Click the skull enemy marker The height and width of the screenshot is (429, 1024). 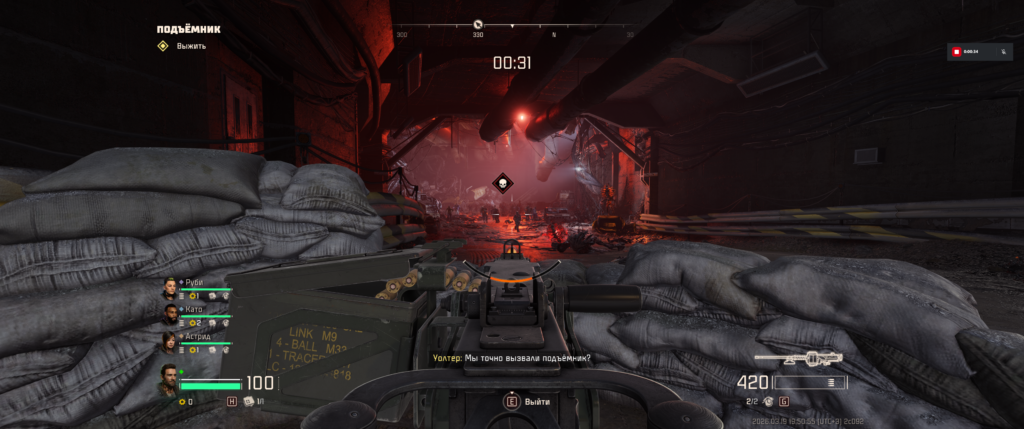tap(501, 183)
